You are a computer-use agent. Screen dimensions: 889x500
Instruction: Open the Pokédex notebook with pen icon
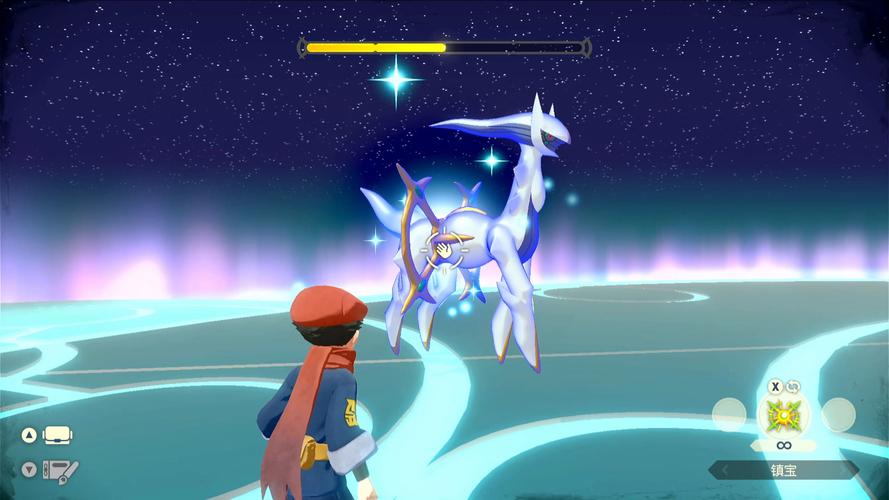[60, 469]
